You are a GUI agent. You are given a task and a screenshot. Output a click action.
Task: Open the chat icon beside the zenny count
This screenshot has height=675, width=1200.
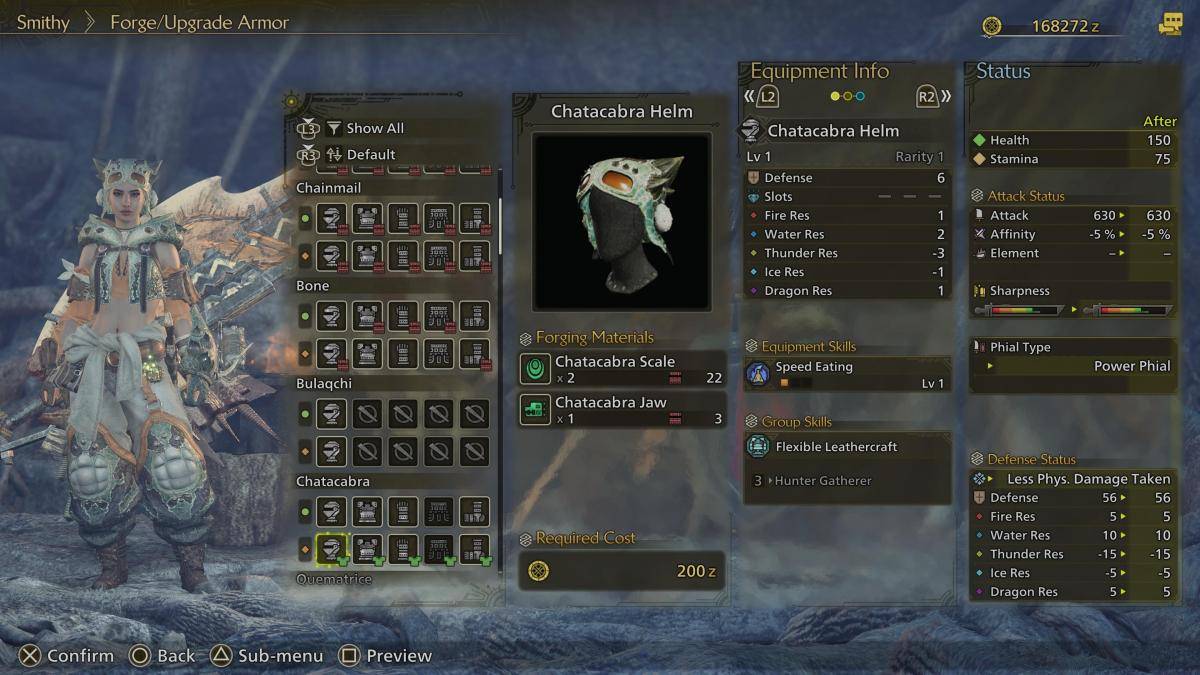pos(1169,26)
